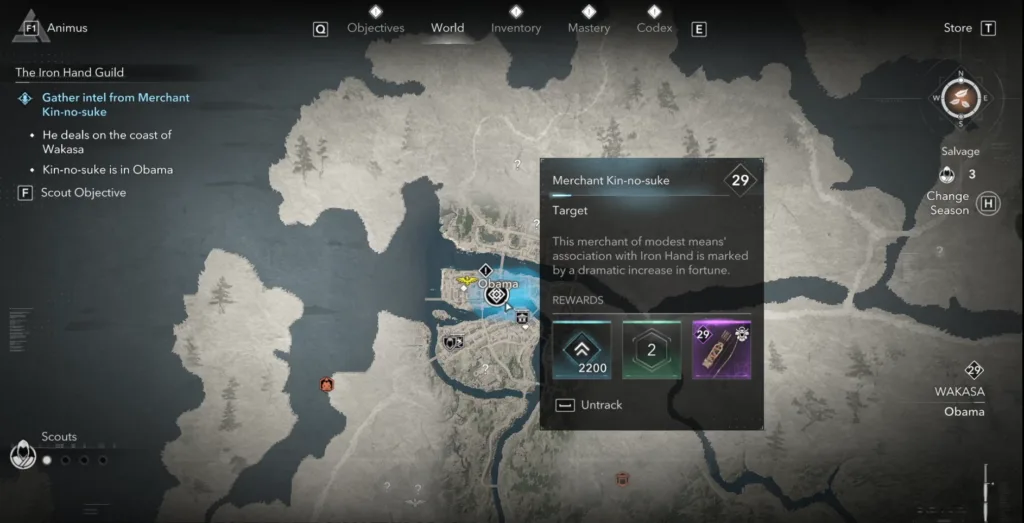Select the purple level 29 gear reward
The height and width of the screenshot is (523, 1024).
(722, 350)
